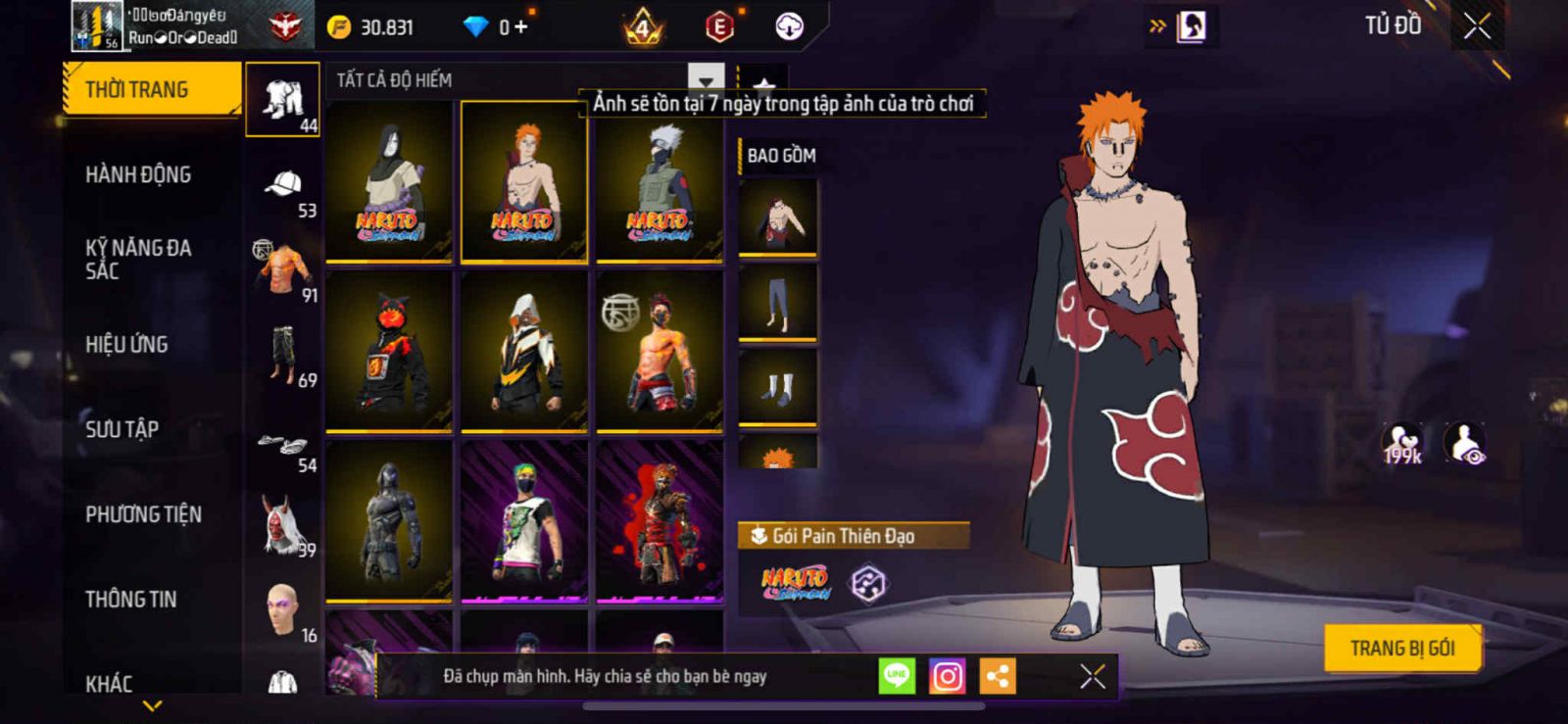This screenshot has width=1568, height=724.
Task: Go to the Sưu Tập tab
Action: tap(122, 429)
